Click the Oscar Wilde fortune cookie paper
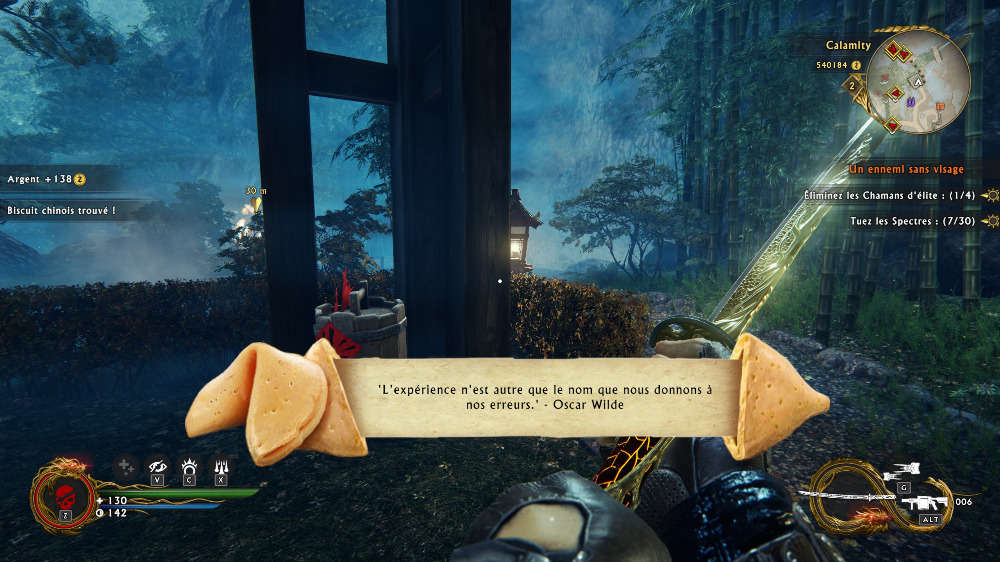This screenshot has width=1000, height=562. (x=537, y=397)
